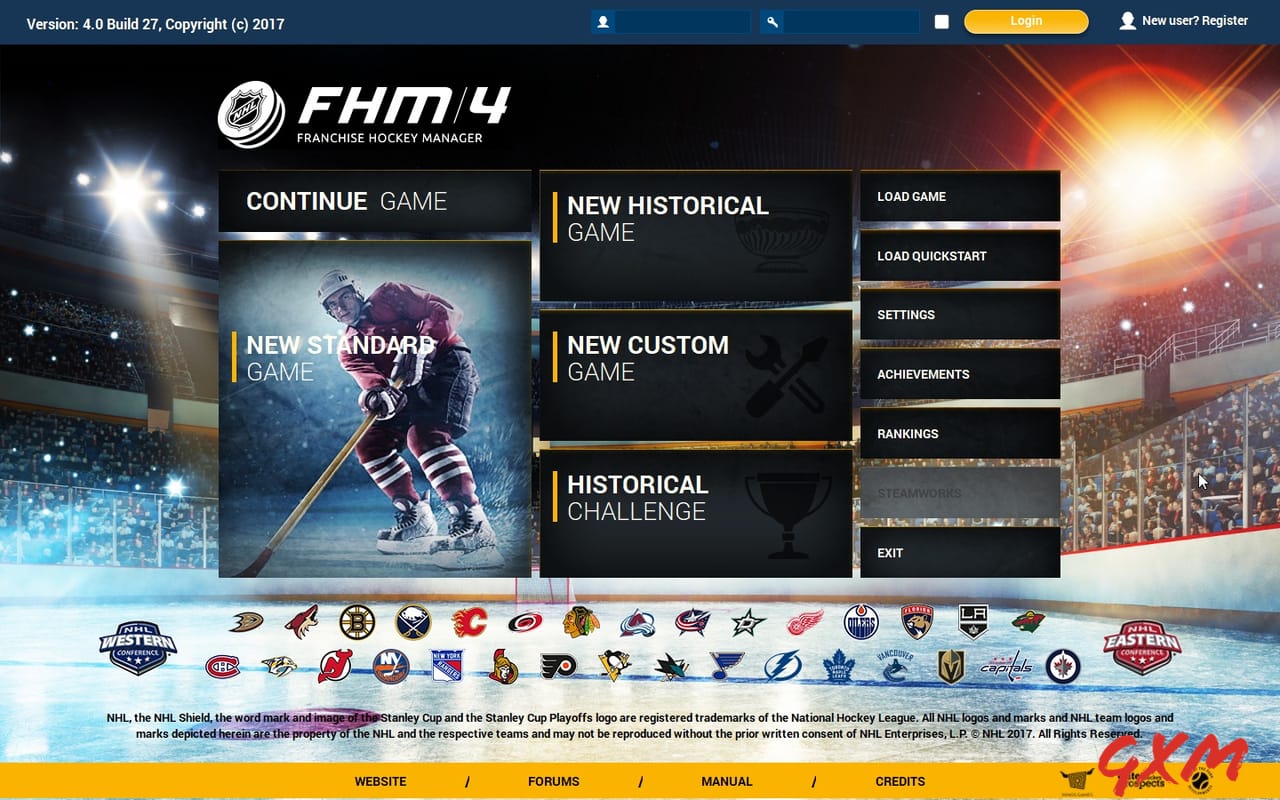The height and width of the screenshot is (800, 1280).
Task: Select the Edmonton Oilers logo
Action: tap(863, 622)
